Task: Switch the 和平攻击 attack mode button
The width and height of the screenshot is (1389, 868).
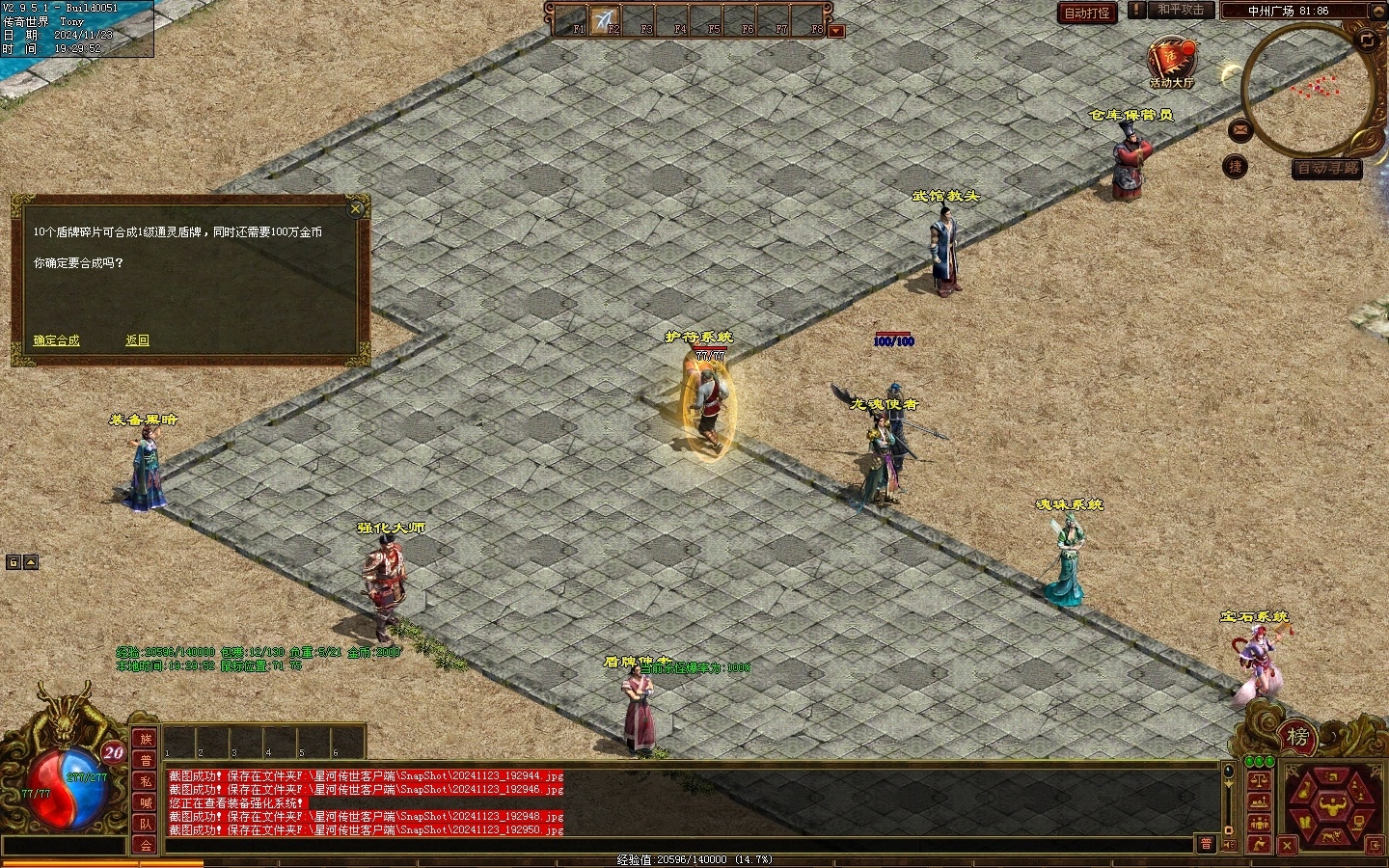Action: pyautogui.click(x=1180, y=11)
